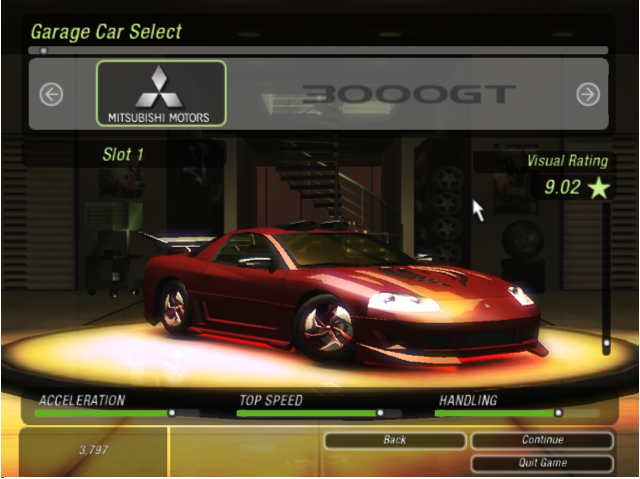Choose Quit Game
The height and width of the screenshot is (479, 640).
542,463
